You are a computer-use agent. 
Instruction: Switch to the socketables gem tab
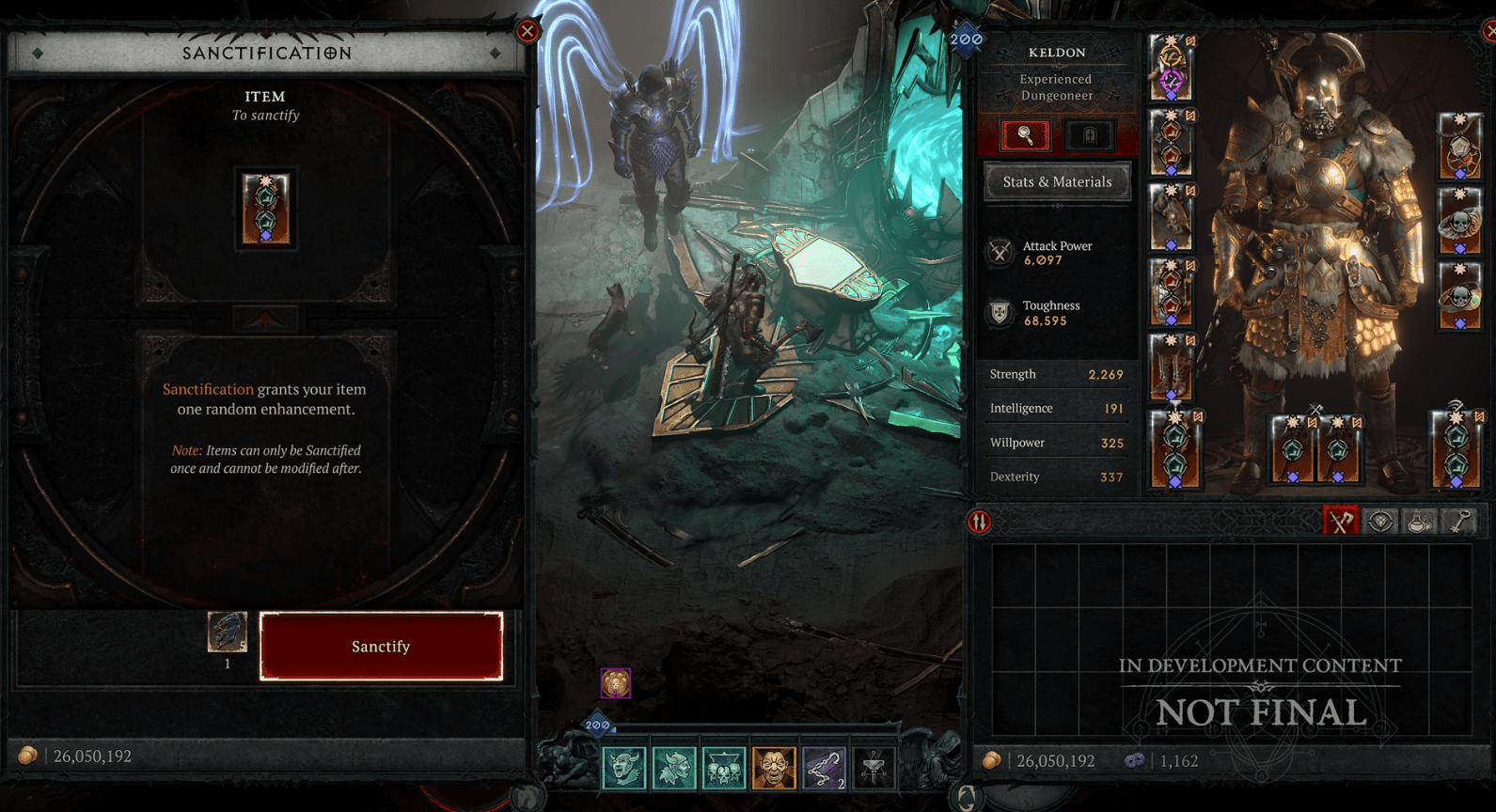click(1380, 522)
